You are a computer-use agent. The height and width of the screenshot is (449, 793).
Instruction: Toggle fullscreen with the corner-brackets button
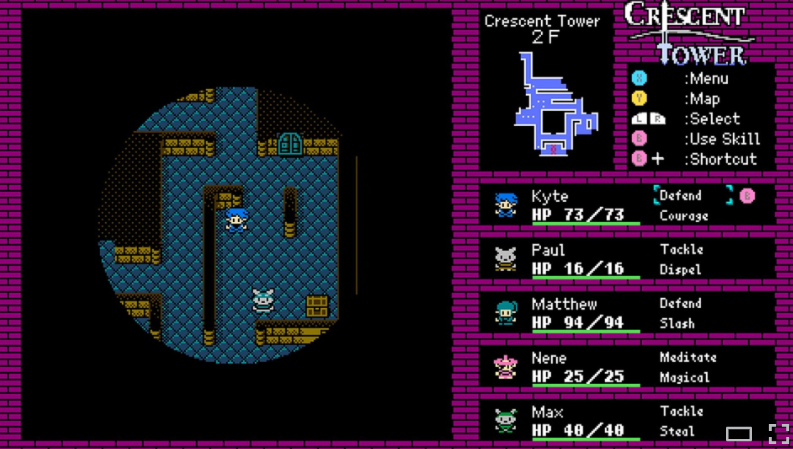point(778,433)
